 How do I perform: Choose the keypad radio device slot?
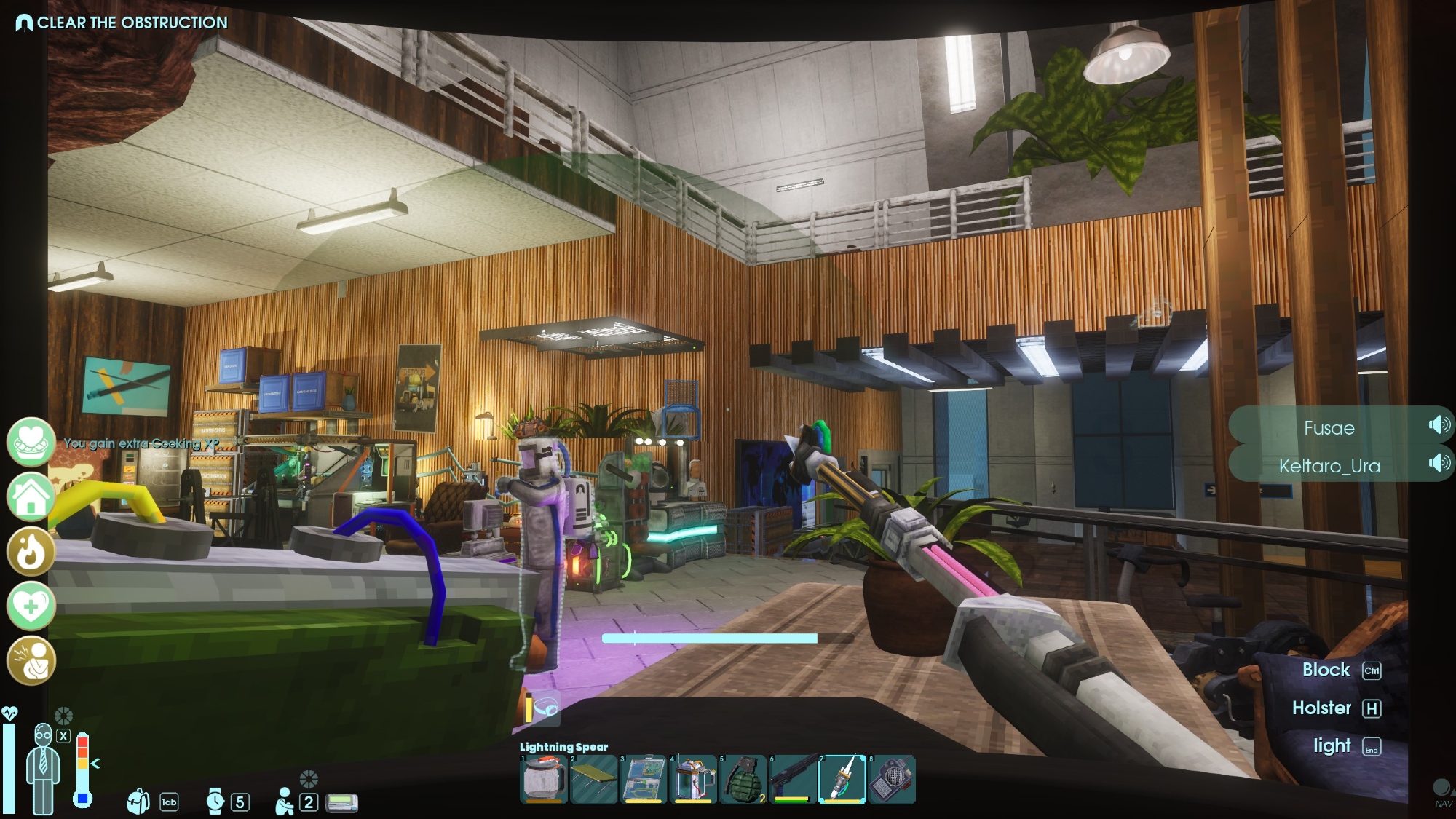click(x=893, y=779)
